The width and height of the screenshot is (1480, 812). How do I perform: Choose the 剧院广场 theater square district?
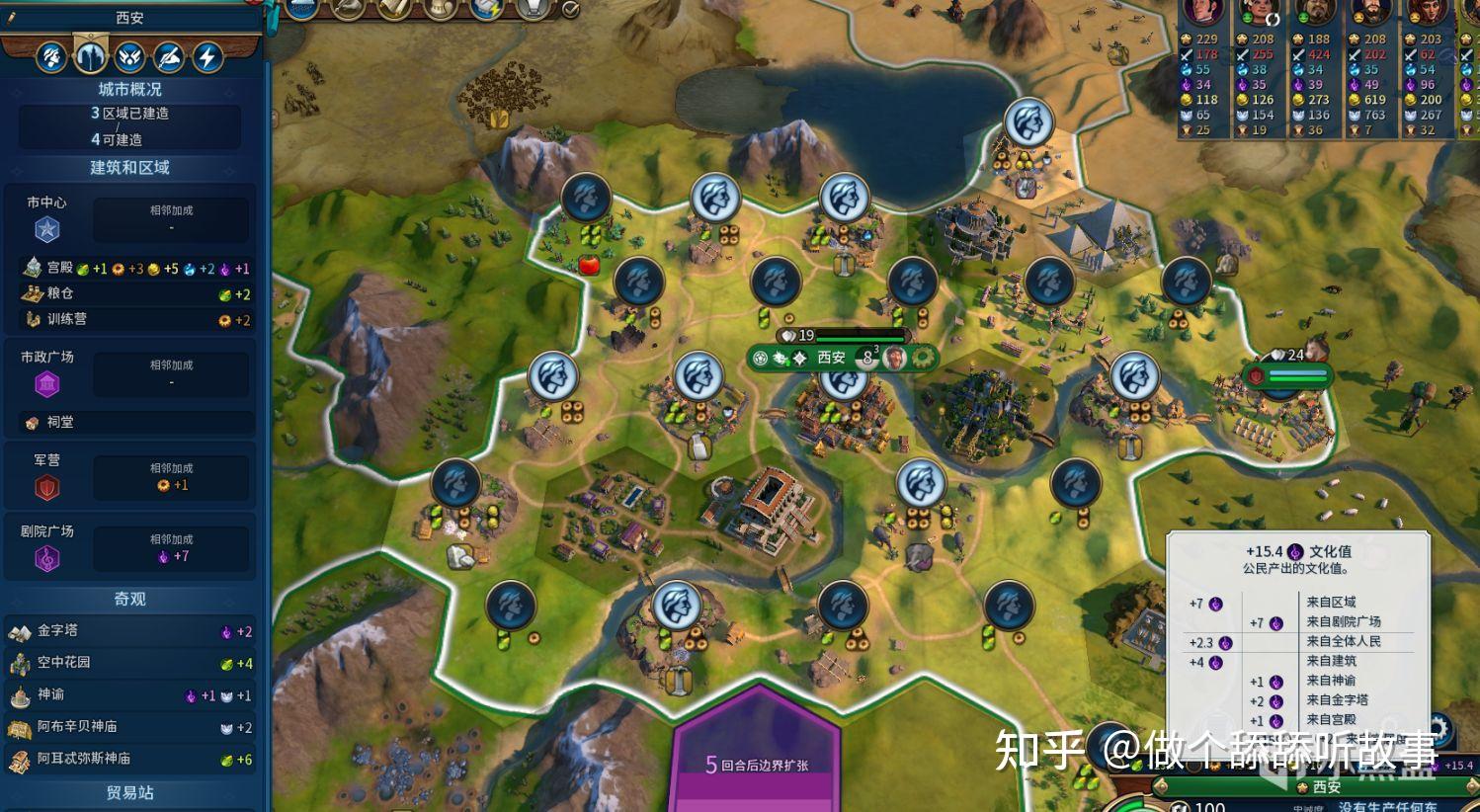tap(49, 547)
